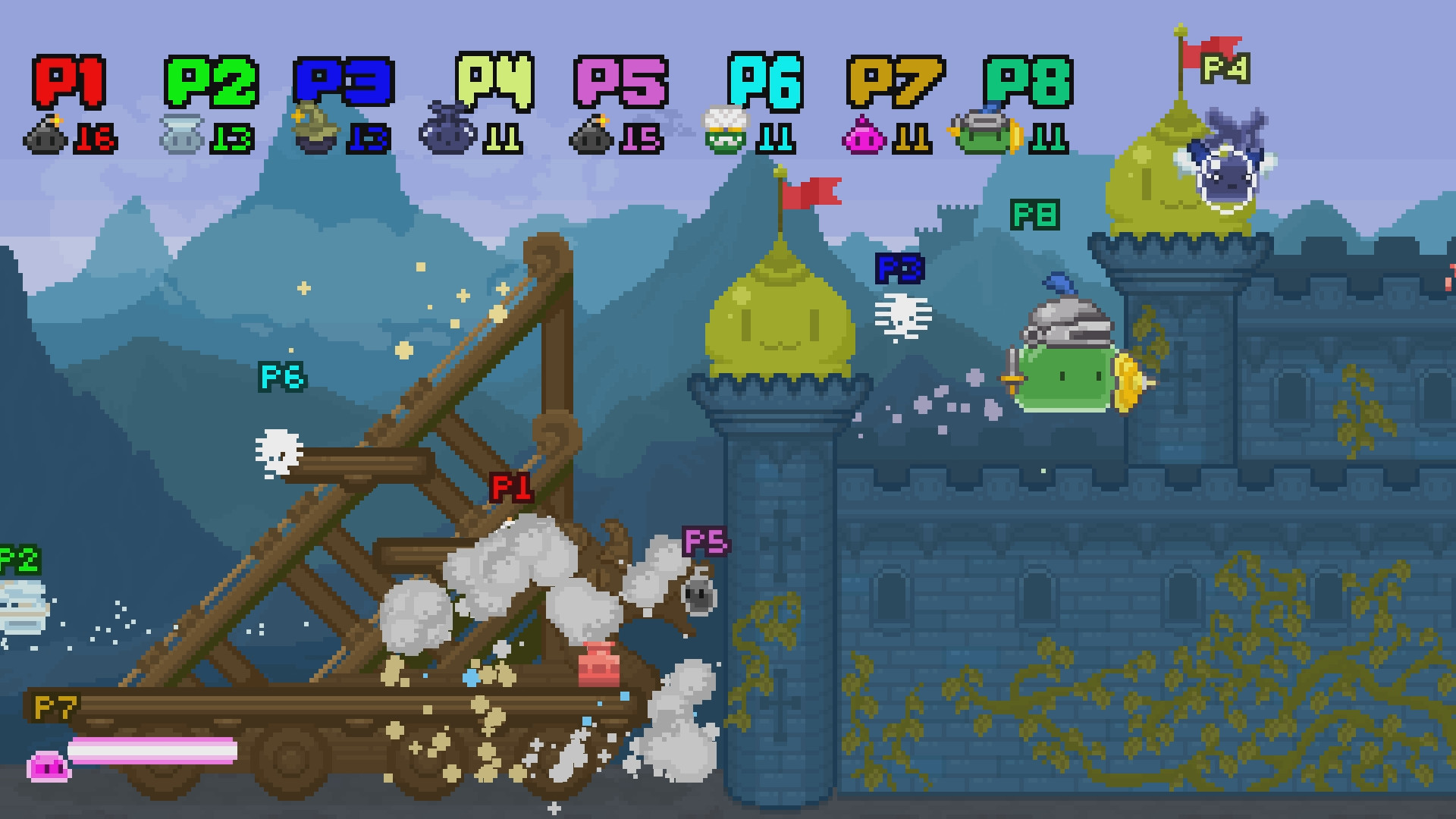The image size is (1456, 819).
Task: Select P5's bomb icon in the scoreboard
Action: coord(591,137)
